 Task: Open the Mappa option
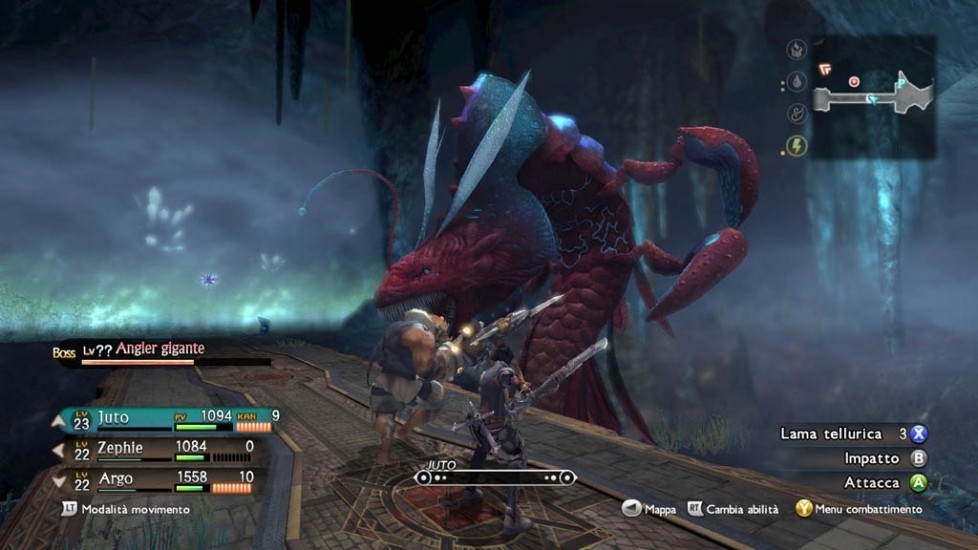tap(649, 509)
